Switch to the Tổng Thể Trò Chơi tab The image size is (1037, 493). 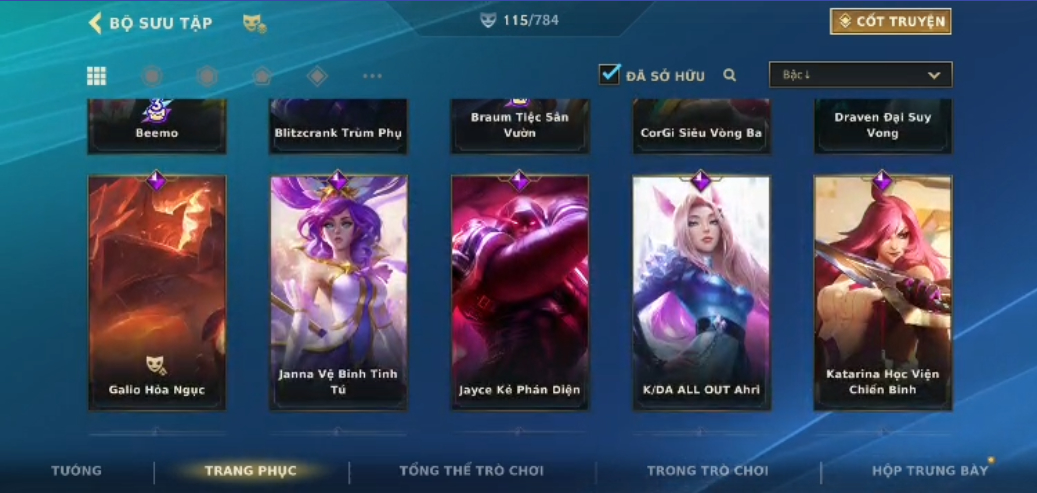pos(471,471)
